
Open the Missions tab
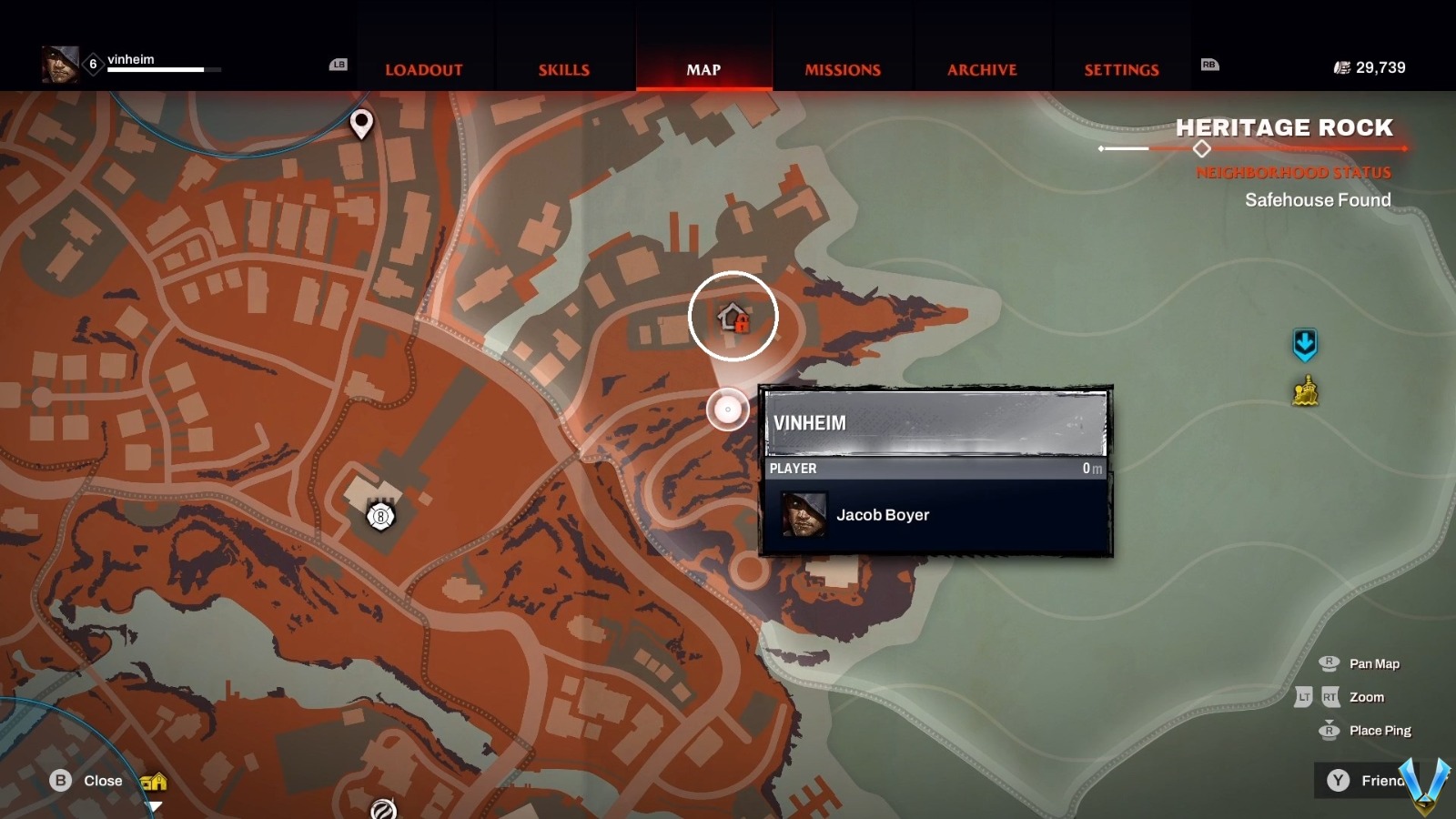[x=843, y=70]
